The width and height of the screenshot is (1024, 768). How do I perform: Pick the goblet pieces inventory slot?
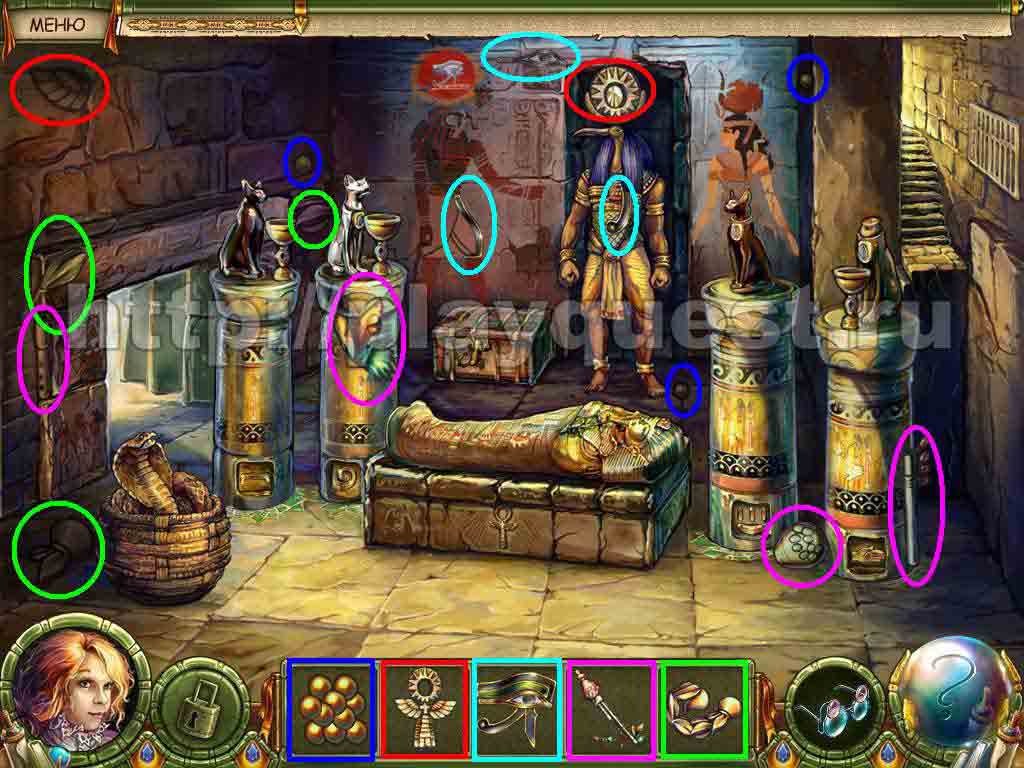point(704,708)
